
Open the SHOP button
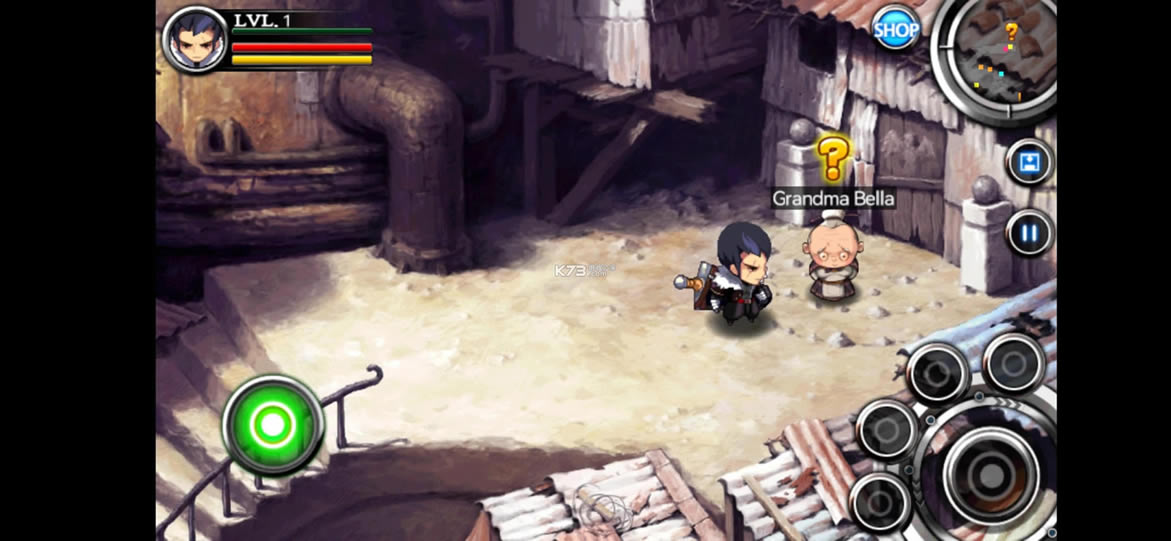click(896, 30)
